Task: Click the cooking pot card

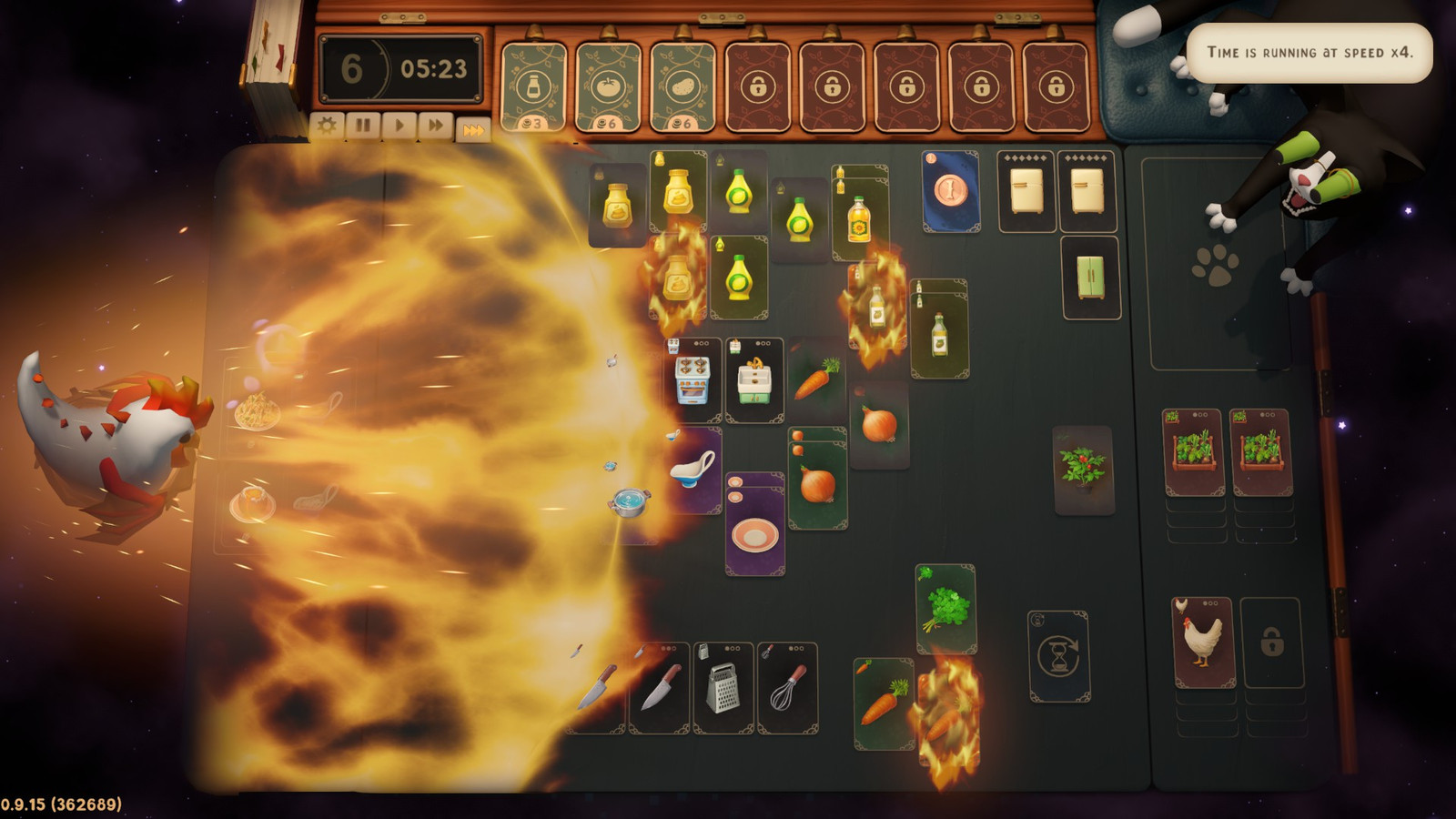Action: (629, 500)
